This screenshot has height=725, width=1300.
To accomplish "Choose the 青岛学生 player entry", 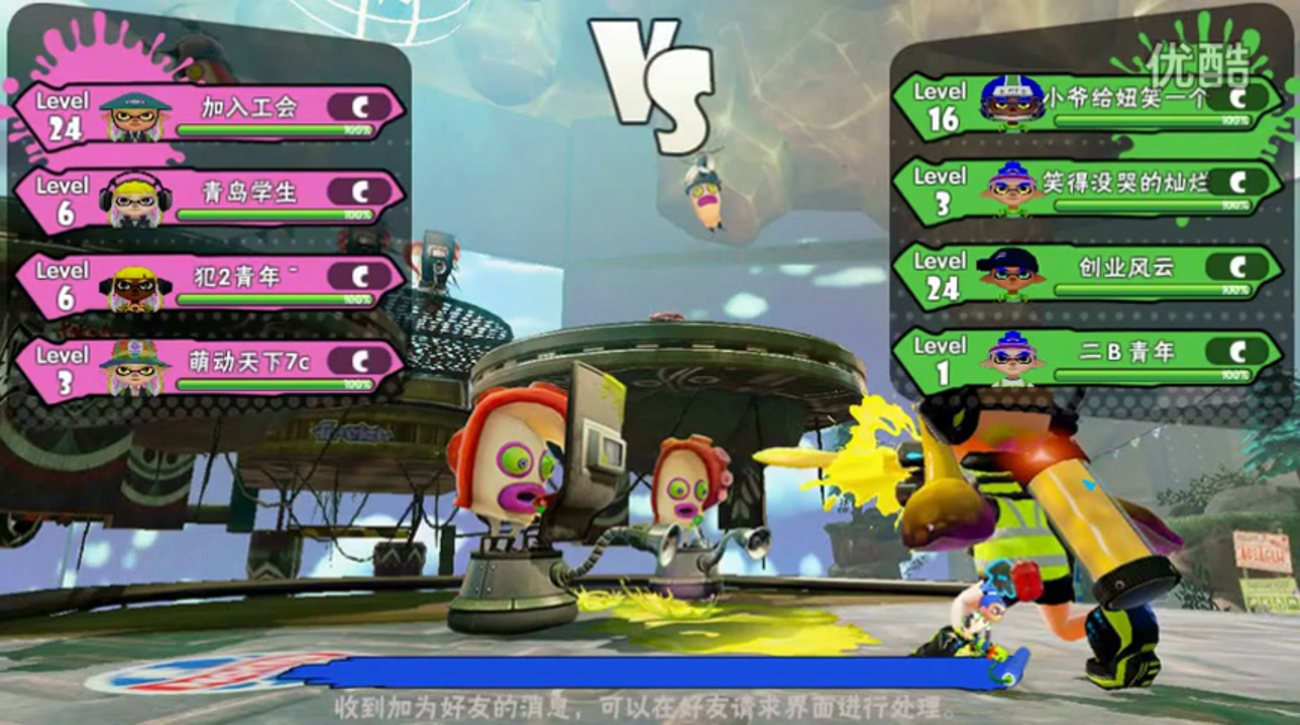I will (210, 199).
